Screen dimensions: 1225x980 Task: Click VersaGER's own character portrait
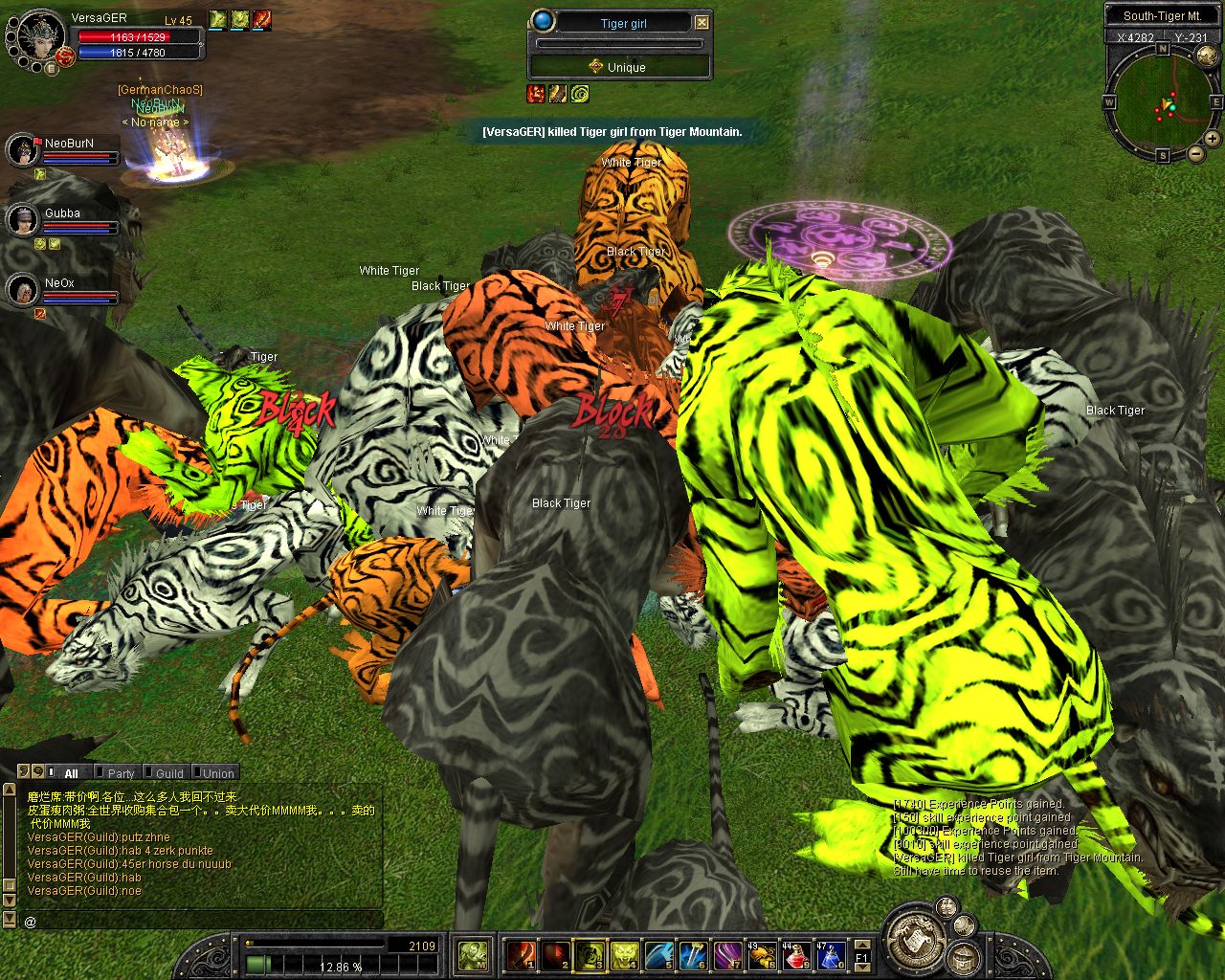point(40,36)
